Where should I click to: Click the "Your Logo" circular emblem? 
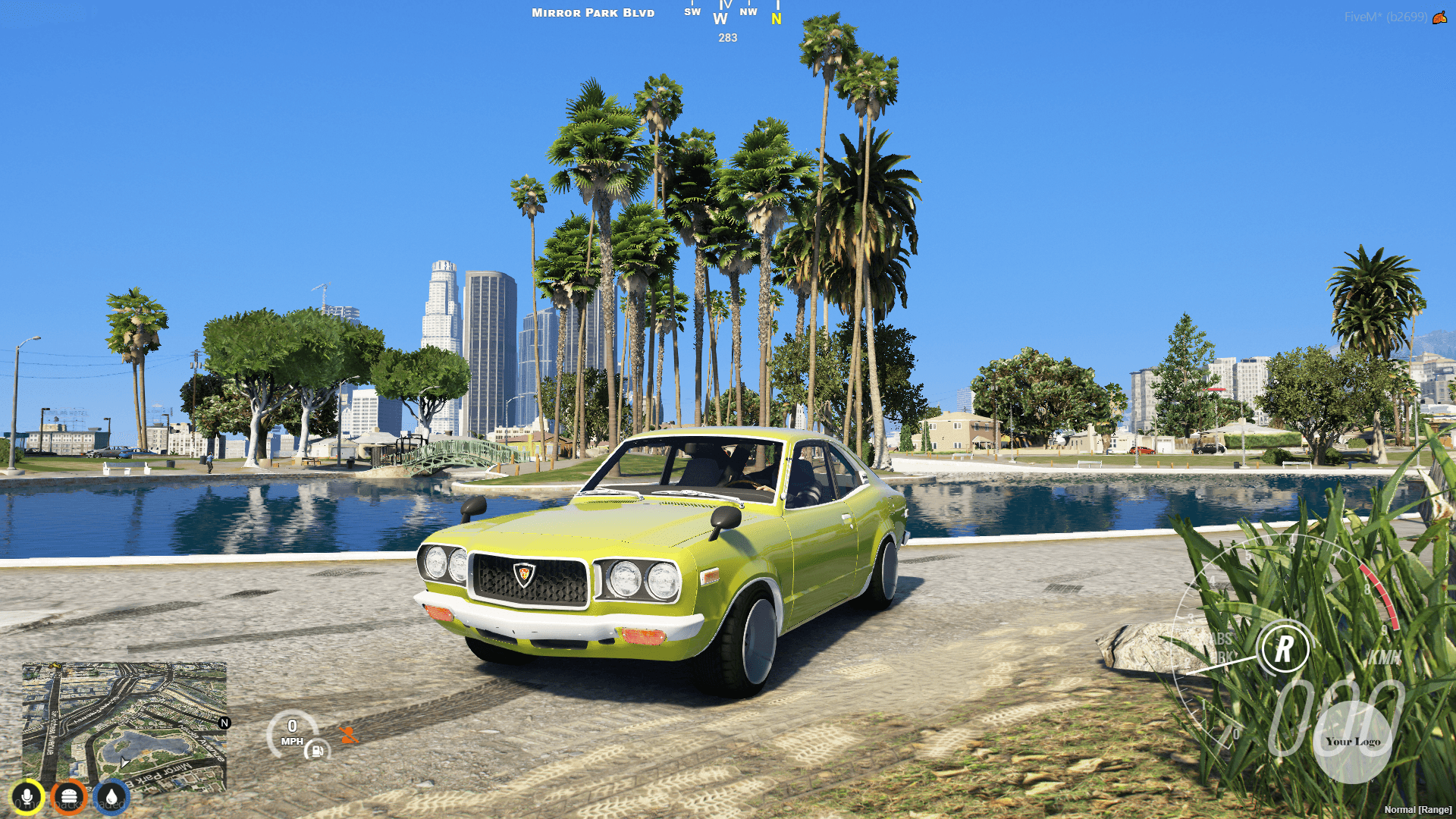coord(1354,742)
